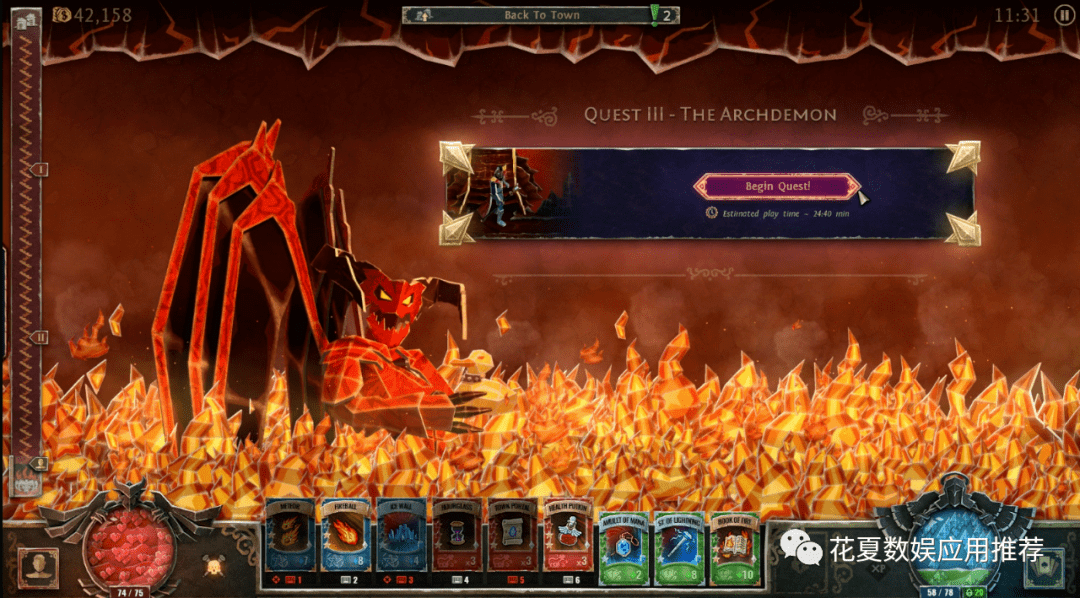Open the card deck icon
The image size is (1080, 598).
[x=1044, y=567]
